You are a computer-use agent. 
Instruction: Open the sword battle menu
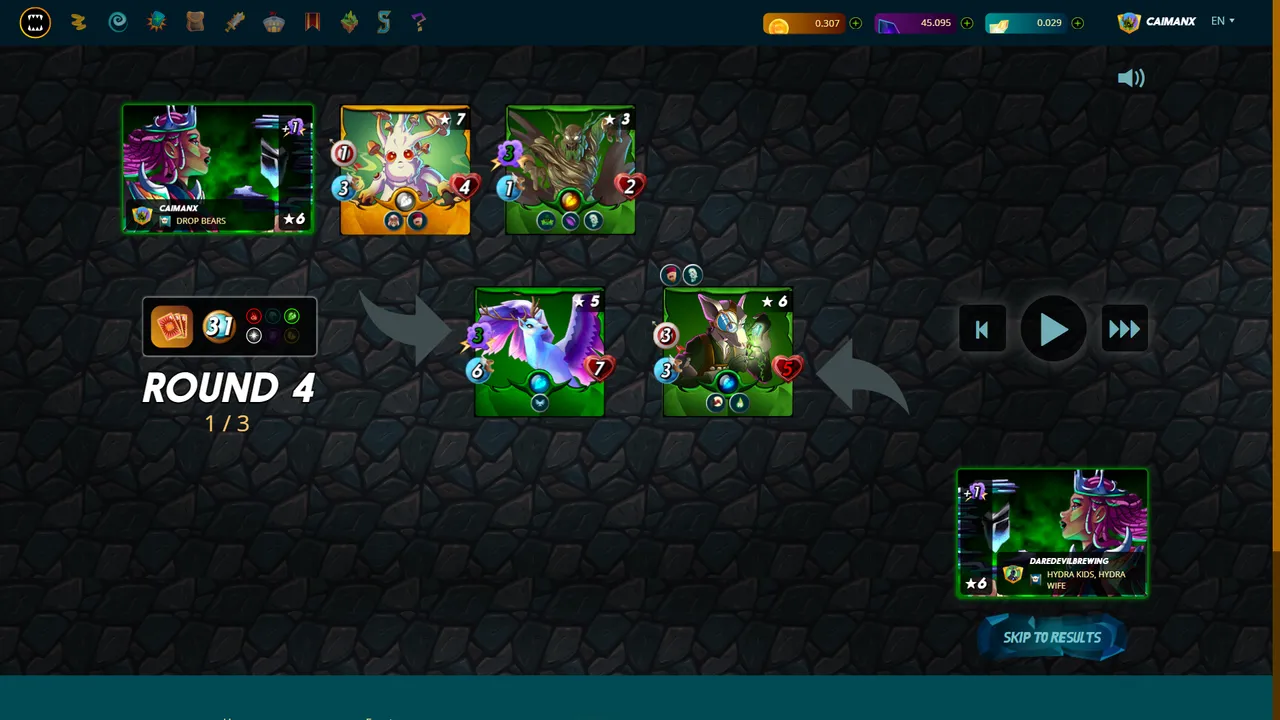click(x=235, y=22)
